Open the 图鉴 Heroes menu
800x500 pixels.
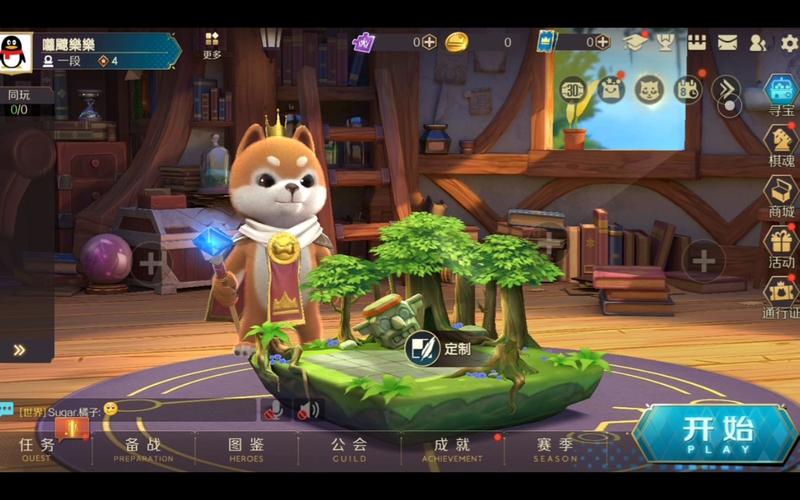click(x=246, y=448)
